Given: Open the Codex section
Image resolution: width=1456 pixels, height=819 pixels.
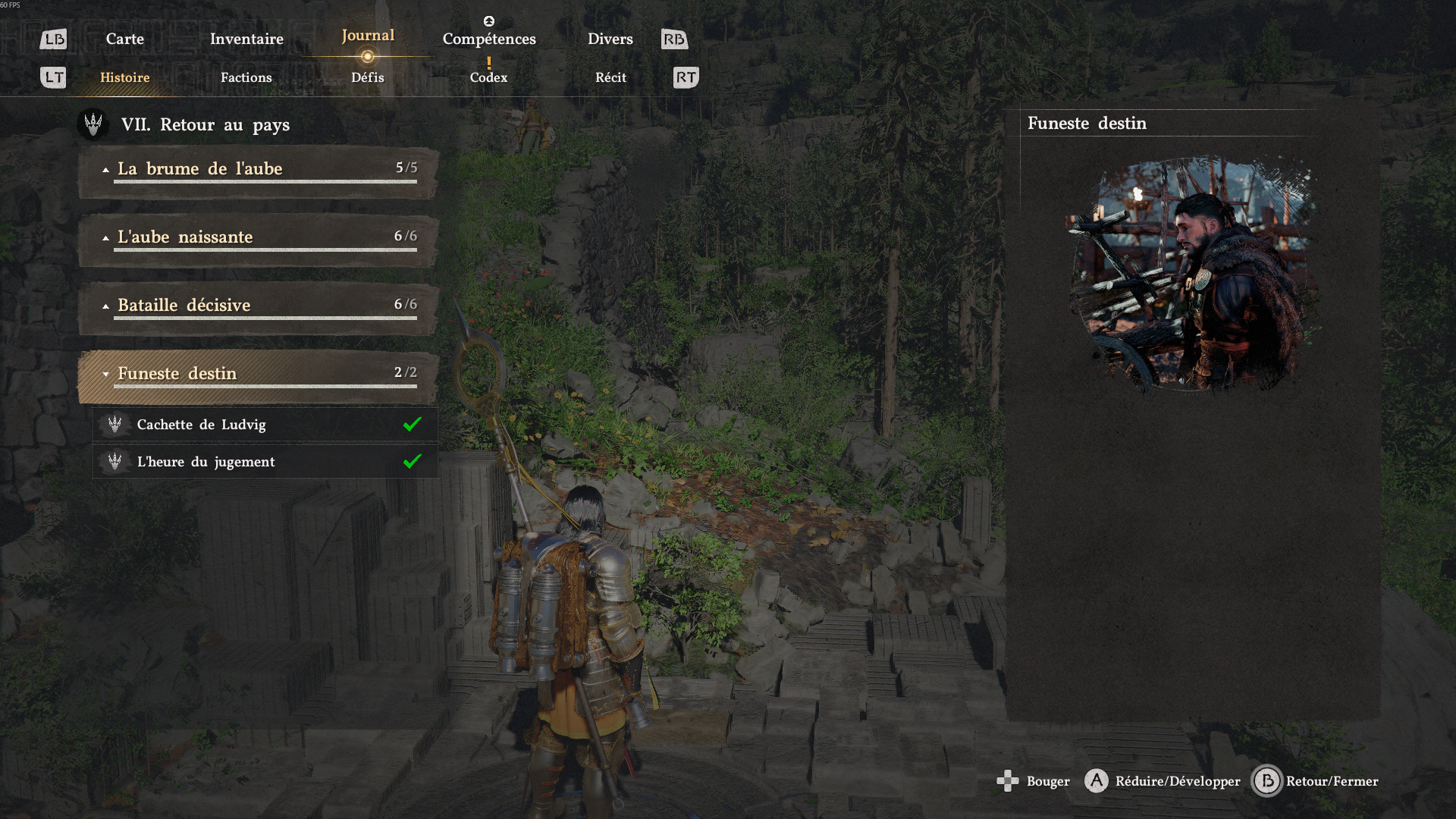Looking at the screenshot, I should tap(488, 77).
